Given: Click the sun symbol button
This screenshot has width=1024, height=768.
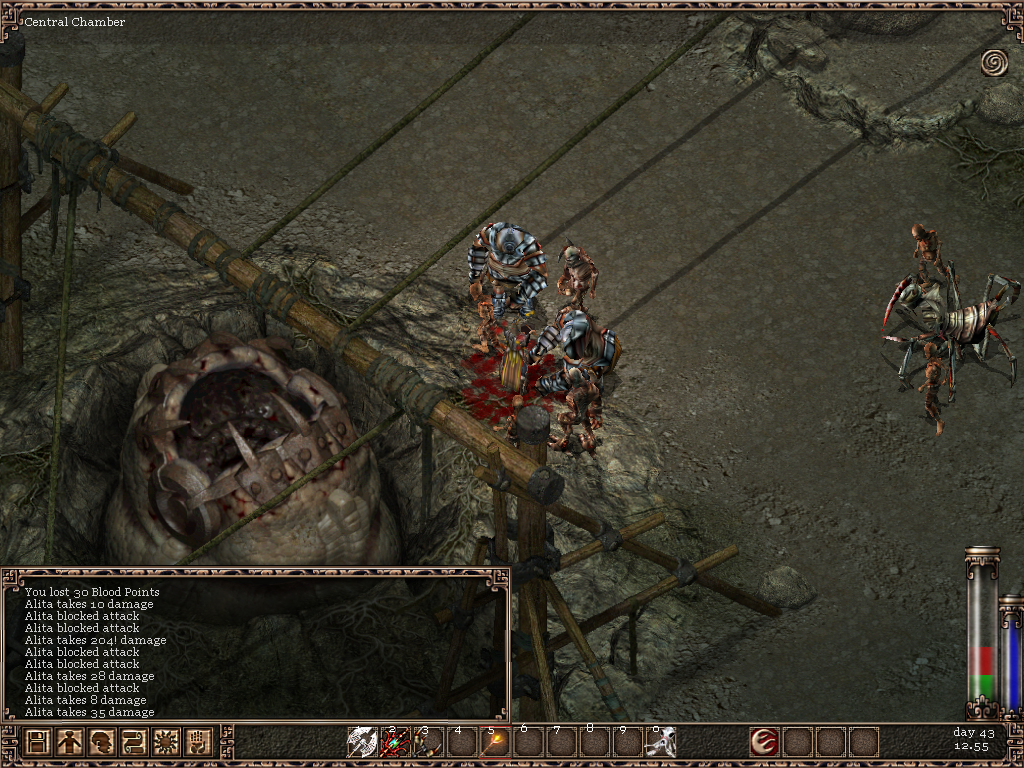Looking at the screenshot, I should point(166,742).
